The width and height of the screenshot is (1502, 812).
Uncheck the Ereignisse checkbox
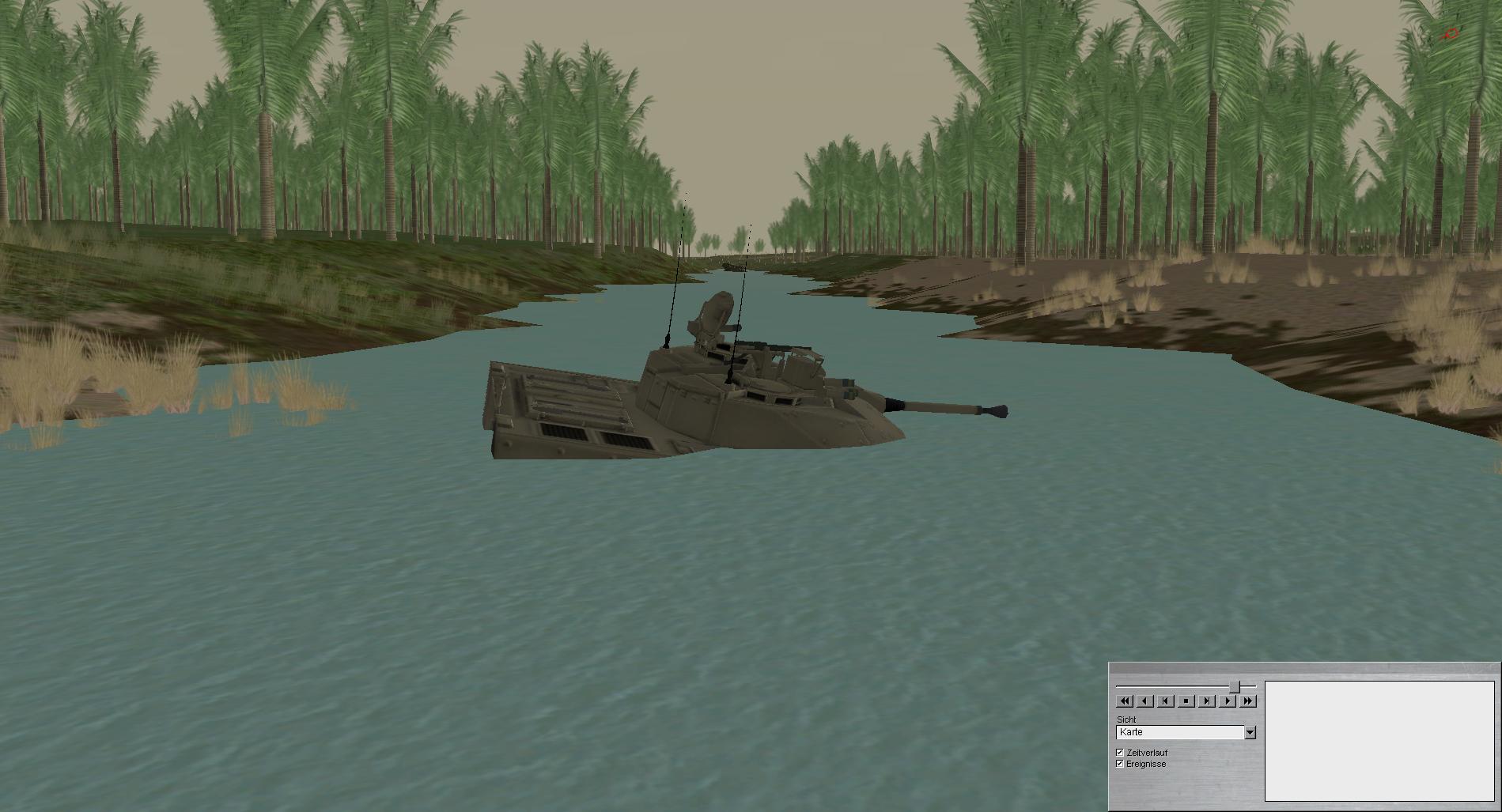(1120, 764)
